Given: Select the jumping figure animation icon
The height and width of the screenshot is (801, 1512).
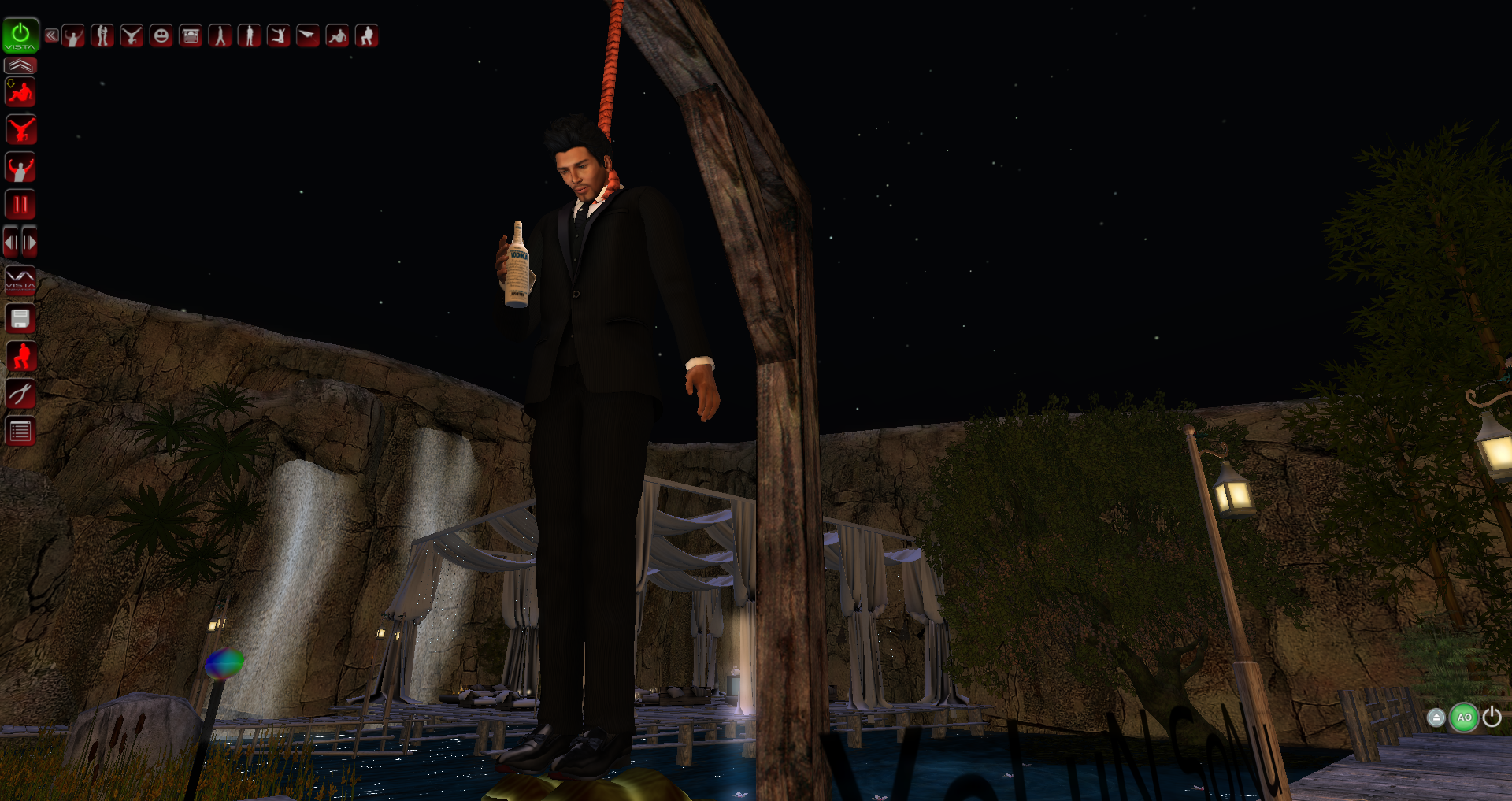Looking at the screenshot, I should tap(278, 35).
